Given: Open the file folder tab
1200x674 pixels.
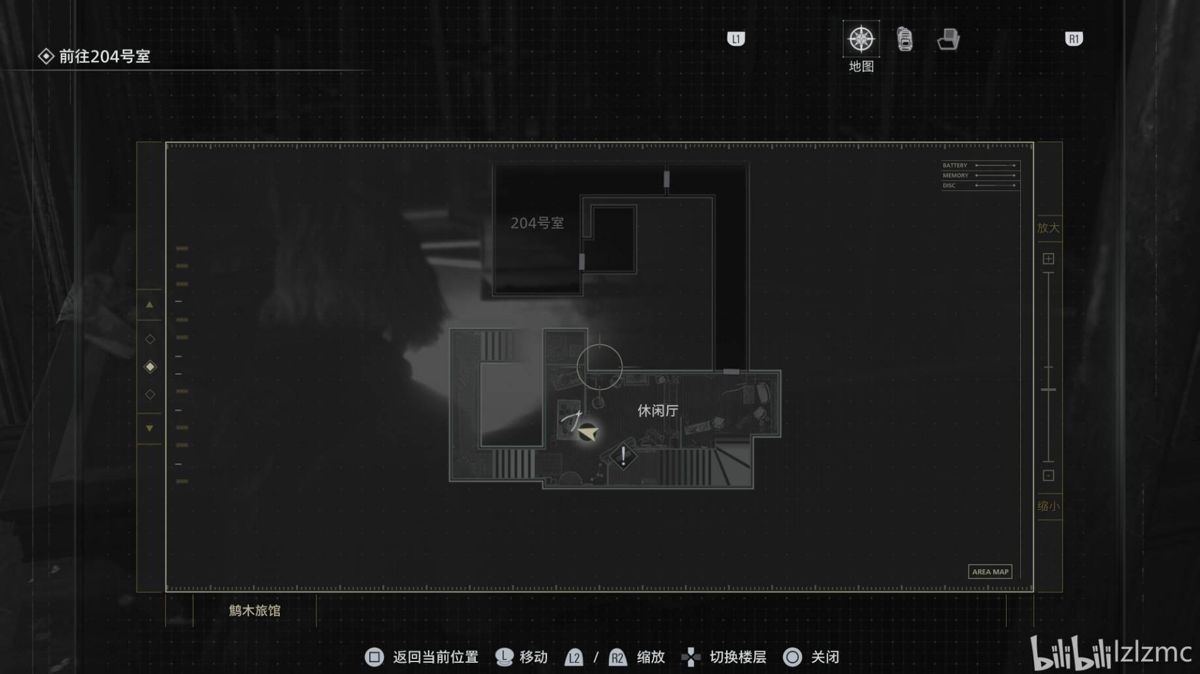Looking at the screenshot, I should 948,40.
